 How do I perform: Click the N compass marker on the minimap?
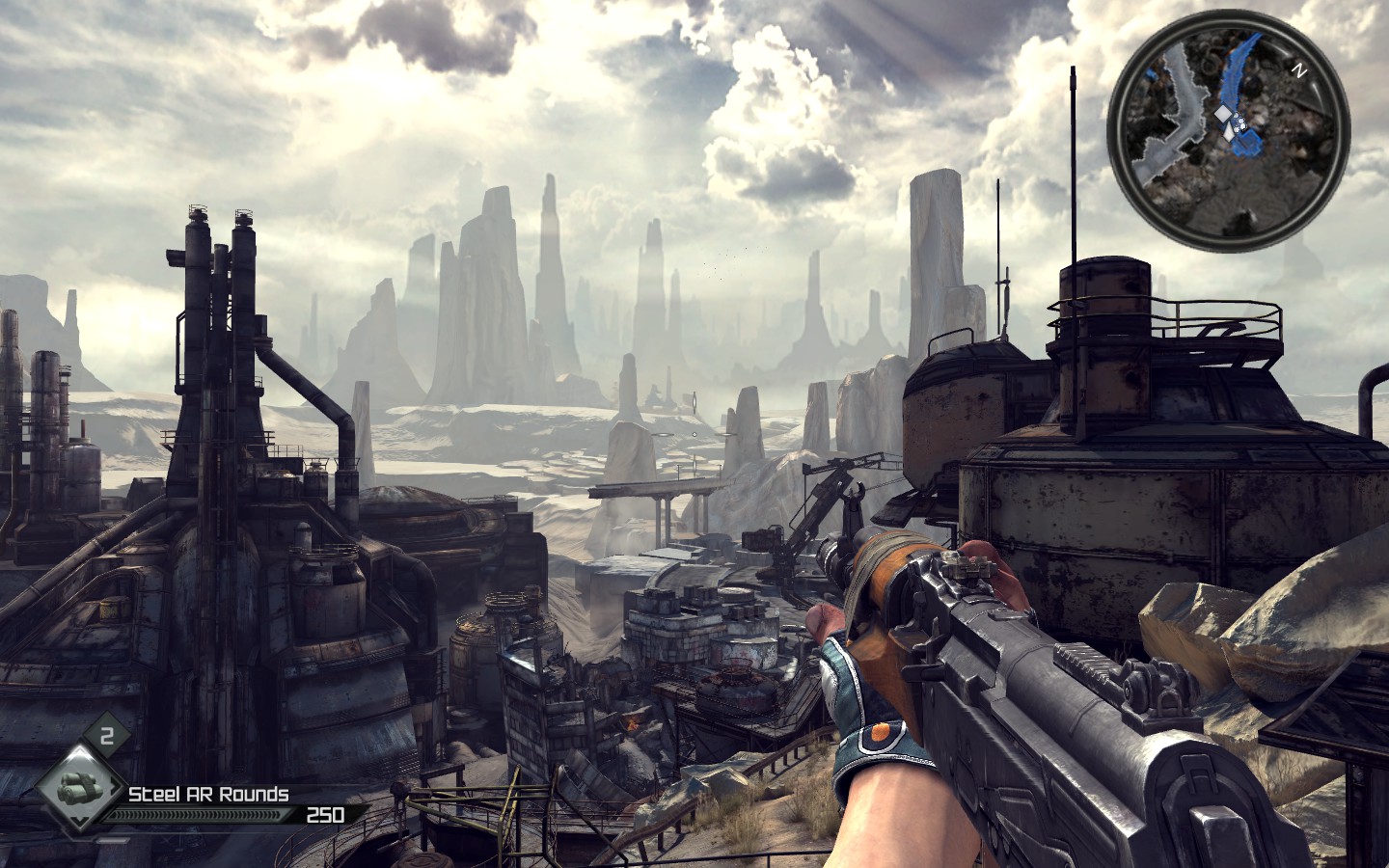[x=1298, y=70]
